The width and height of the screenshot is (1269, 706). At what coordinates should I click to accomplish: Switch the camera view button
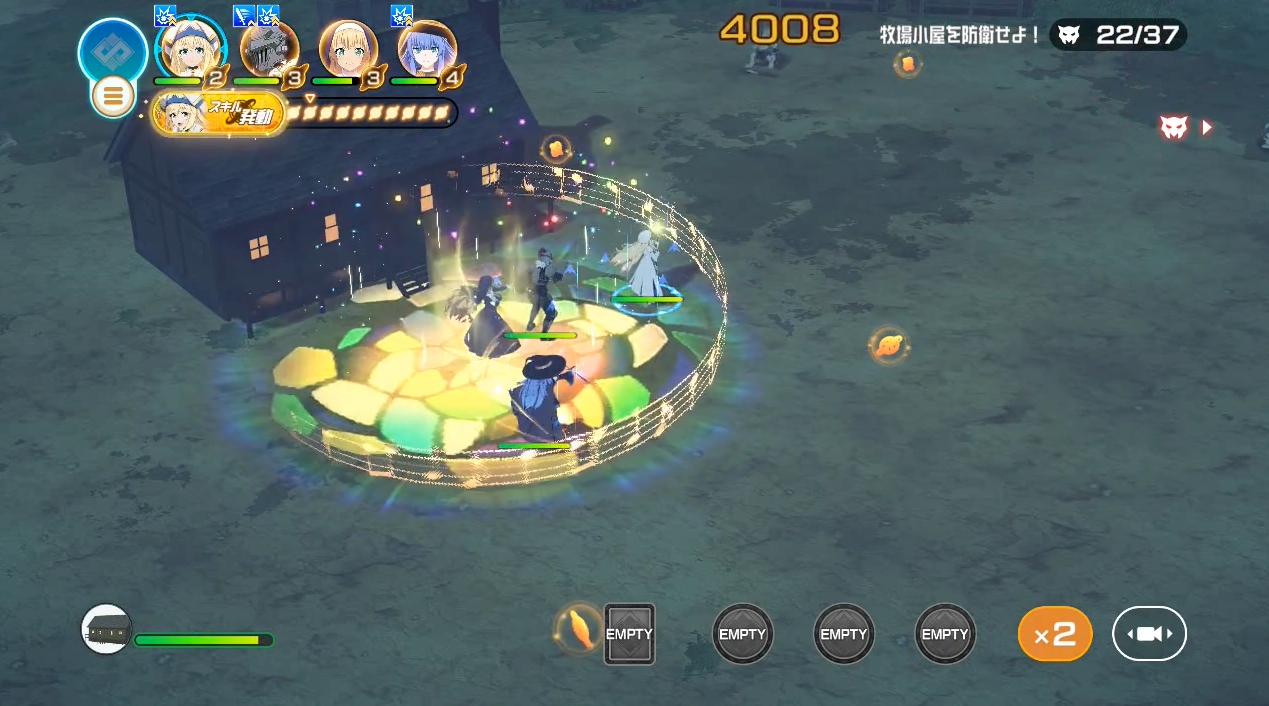tap(1149, 634)
